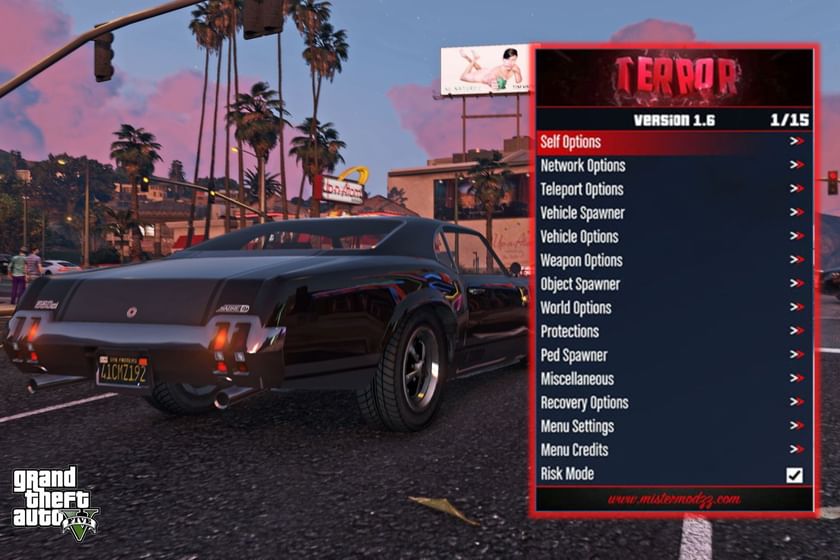Open the Vehicle Options submenu
Image resolution: width=840 pixels, height=560 pixels.
click(x=579, y=237)
